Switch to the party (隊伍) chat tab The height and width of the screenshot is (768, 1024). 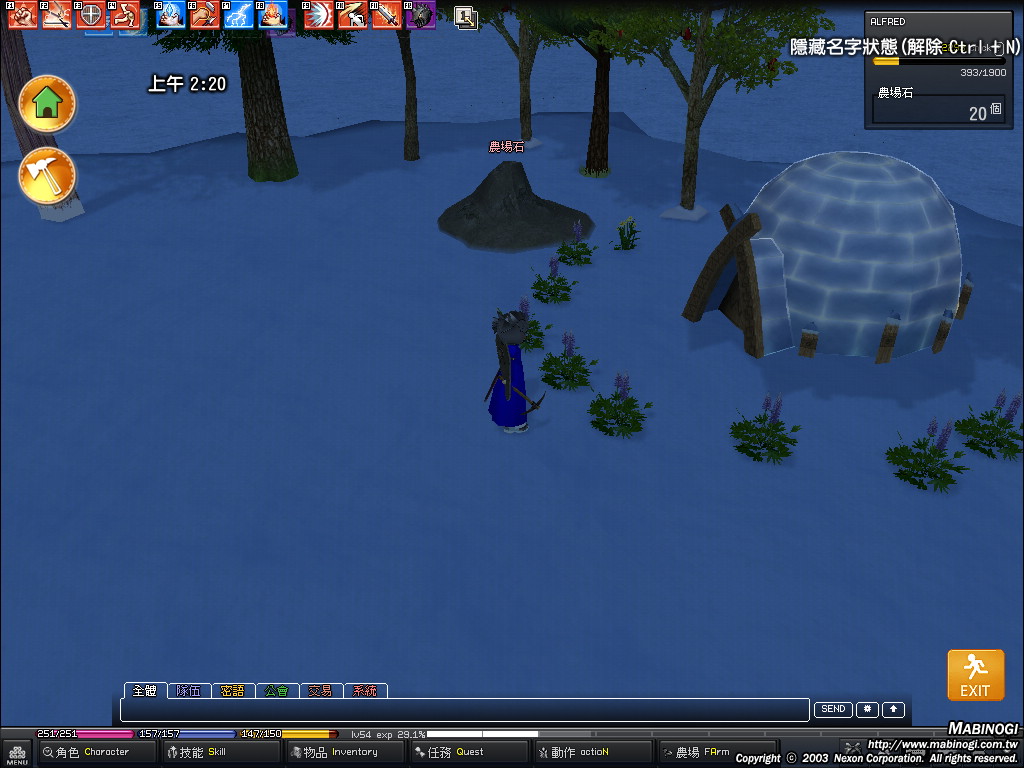click(x=188, y=691)
